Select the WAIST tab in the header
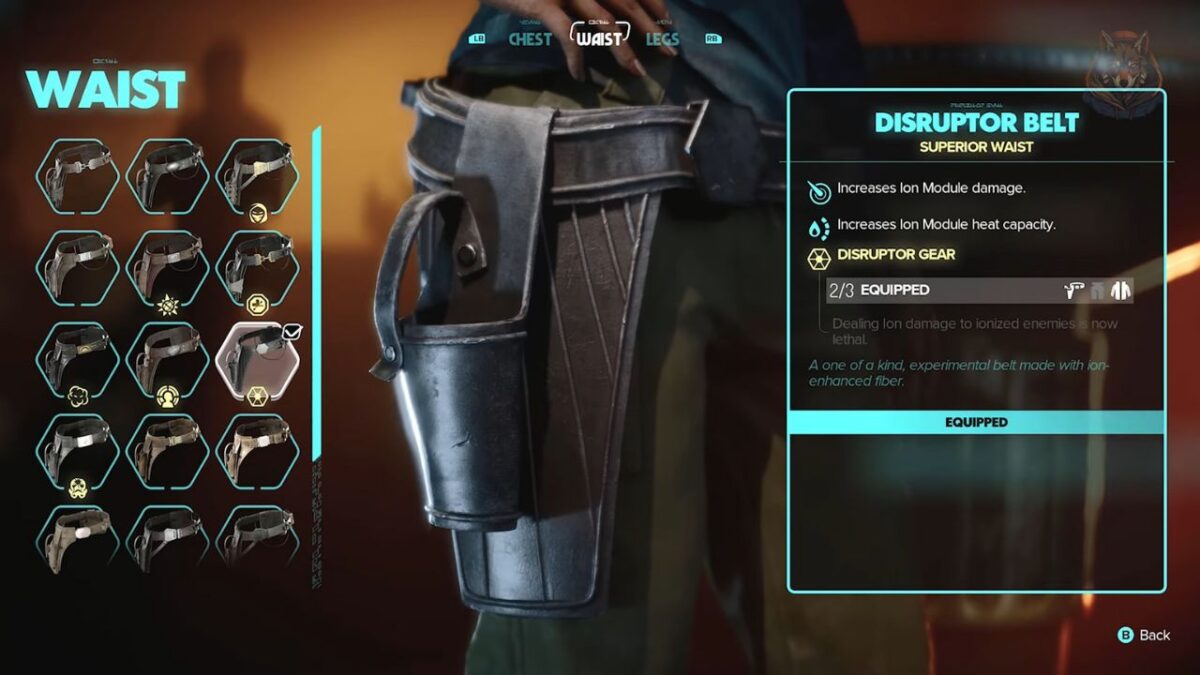 pyautogui.click(x=599, y=38)
